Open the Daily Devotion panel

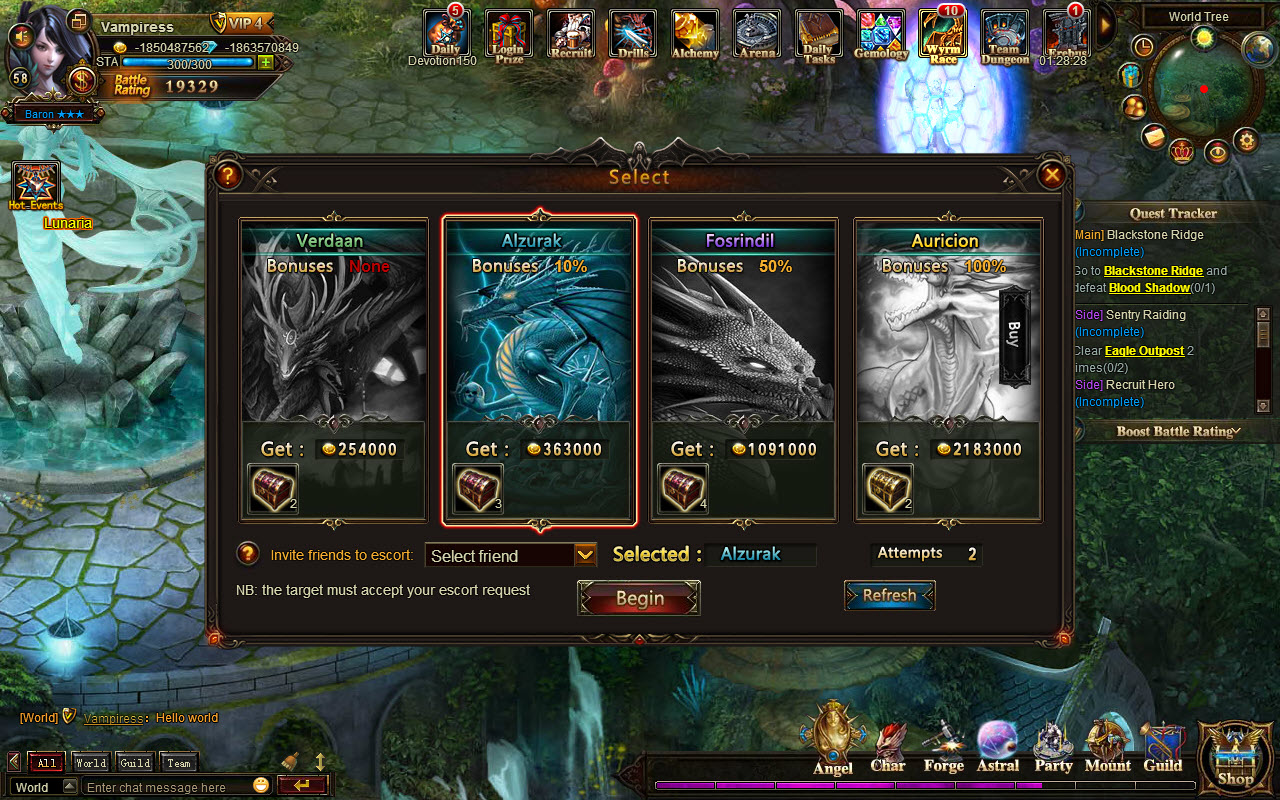[446, 35]
